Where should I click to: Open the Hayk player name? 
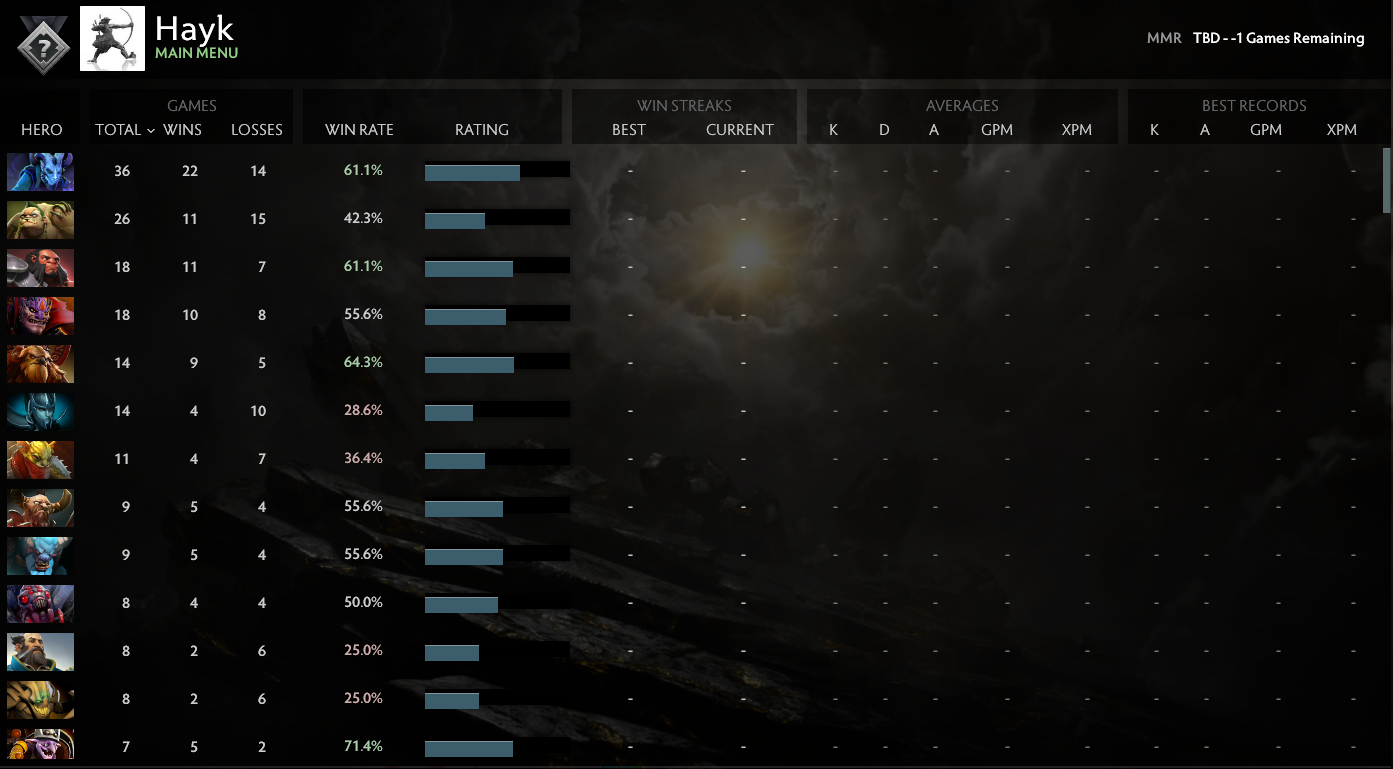click(196, 28)
